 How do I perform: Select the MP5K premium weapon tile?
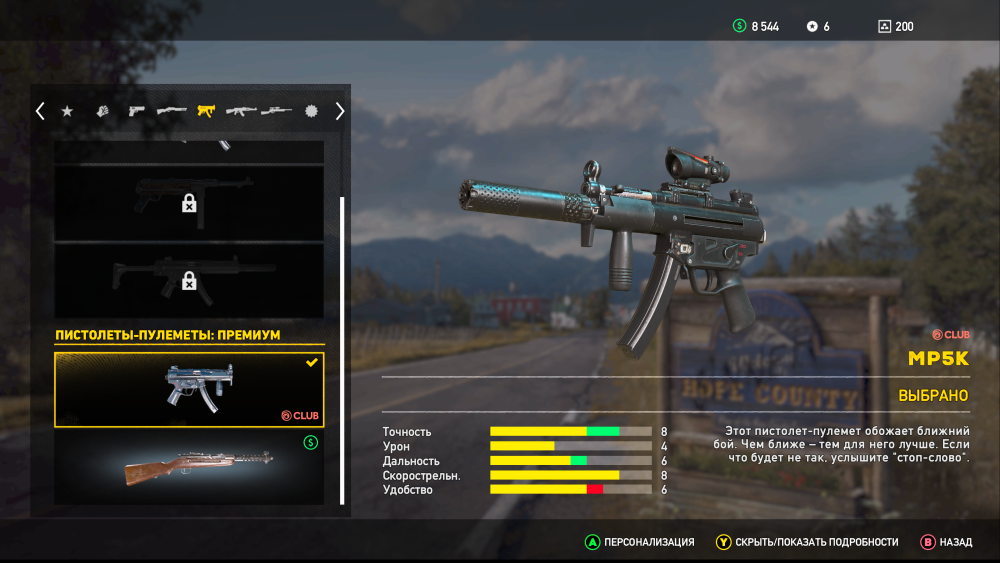point(189,389)
